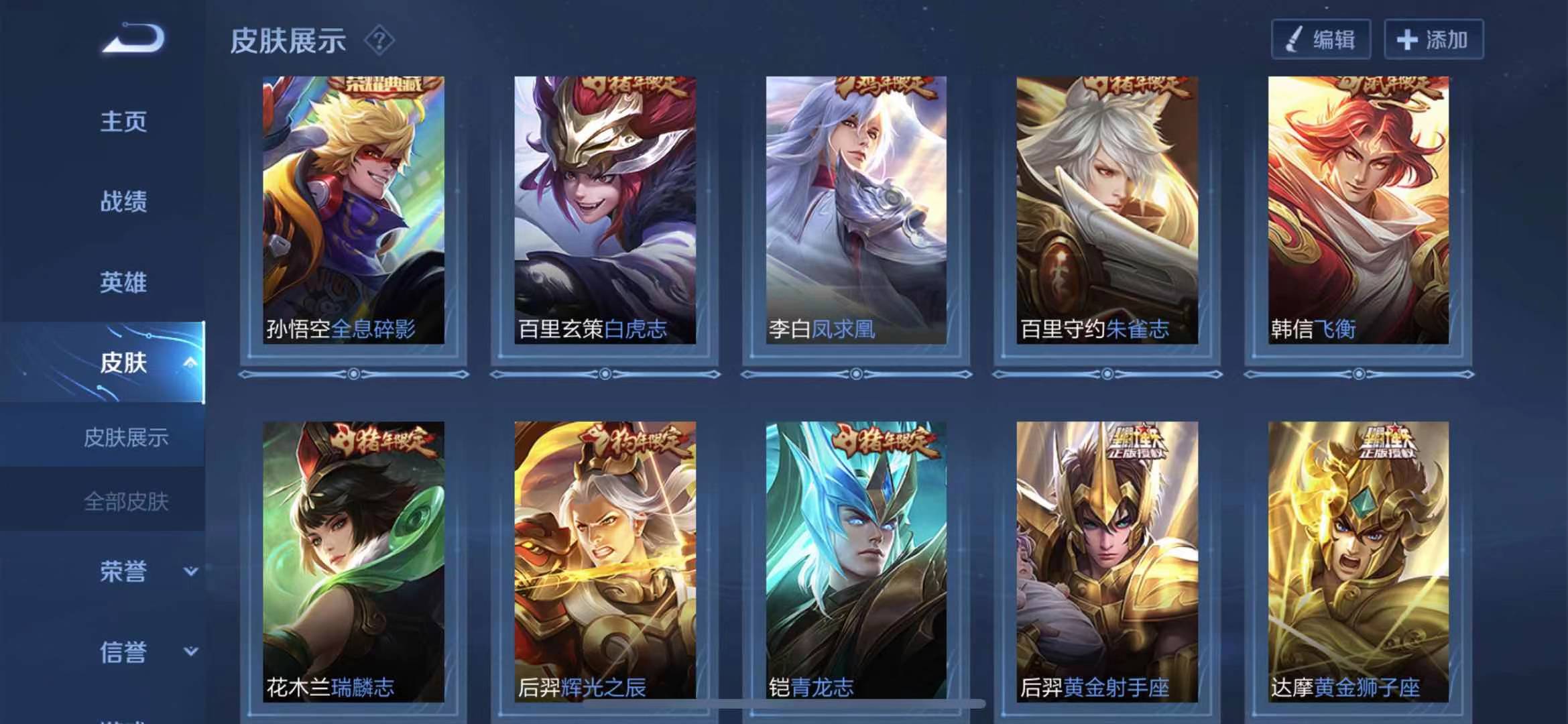
Task: Open the 编辑 edit button
Action: pos(1321,40)
